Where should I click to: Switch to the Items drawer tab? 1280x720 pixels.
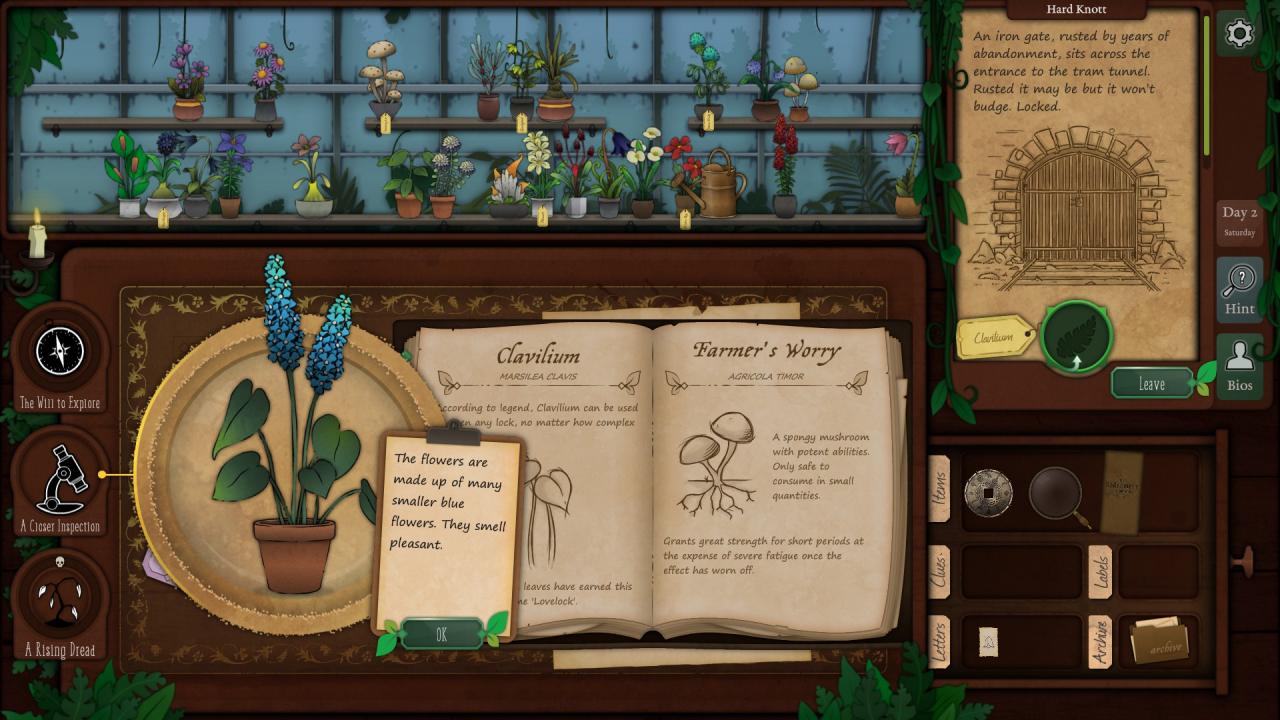coord(939,488)
